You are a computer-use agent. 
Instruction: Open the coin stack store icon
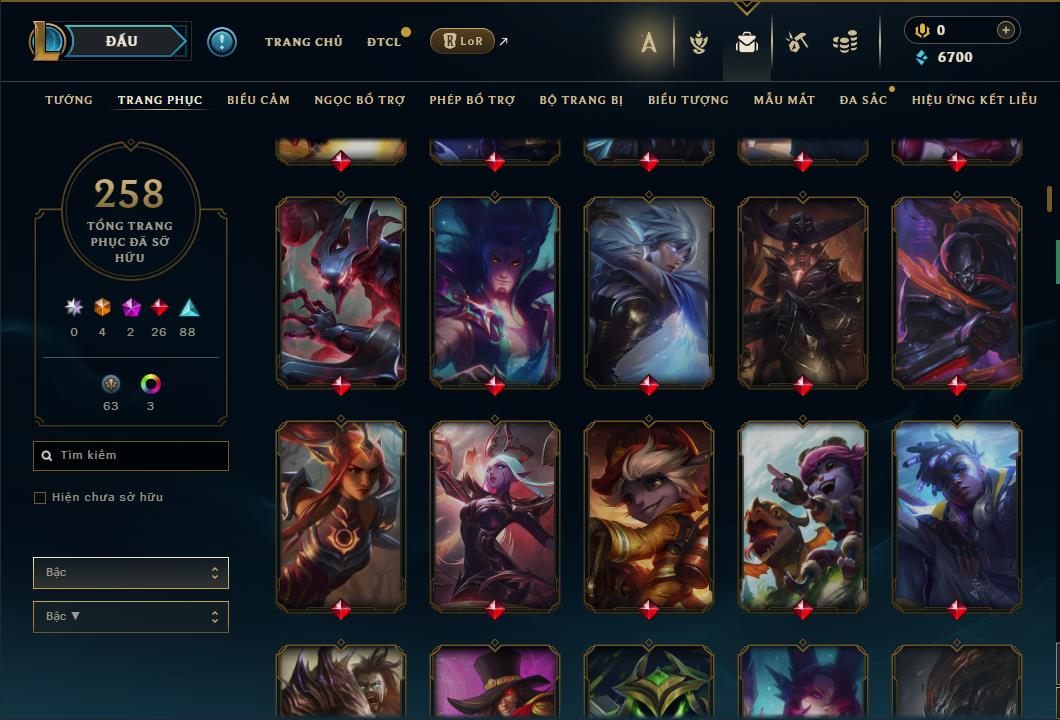845,42
